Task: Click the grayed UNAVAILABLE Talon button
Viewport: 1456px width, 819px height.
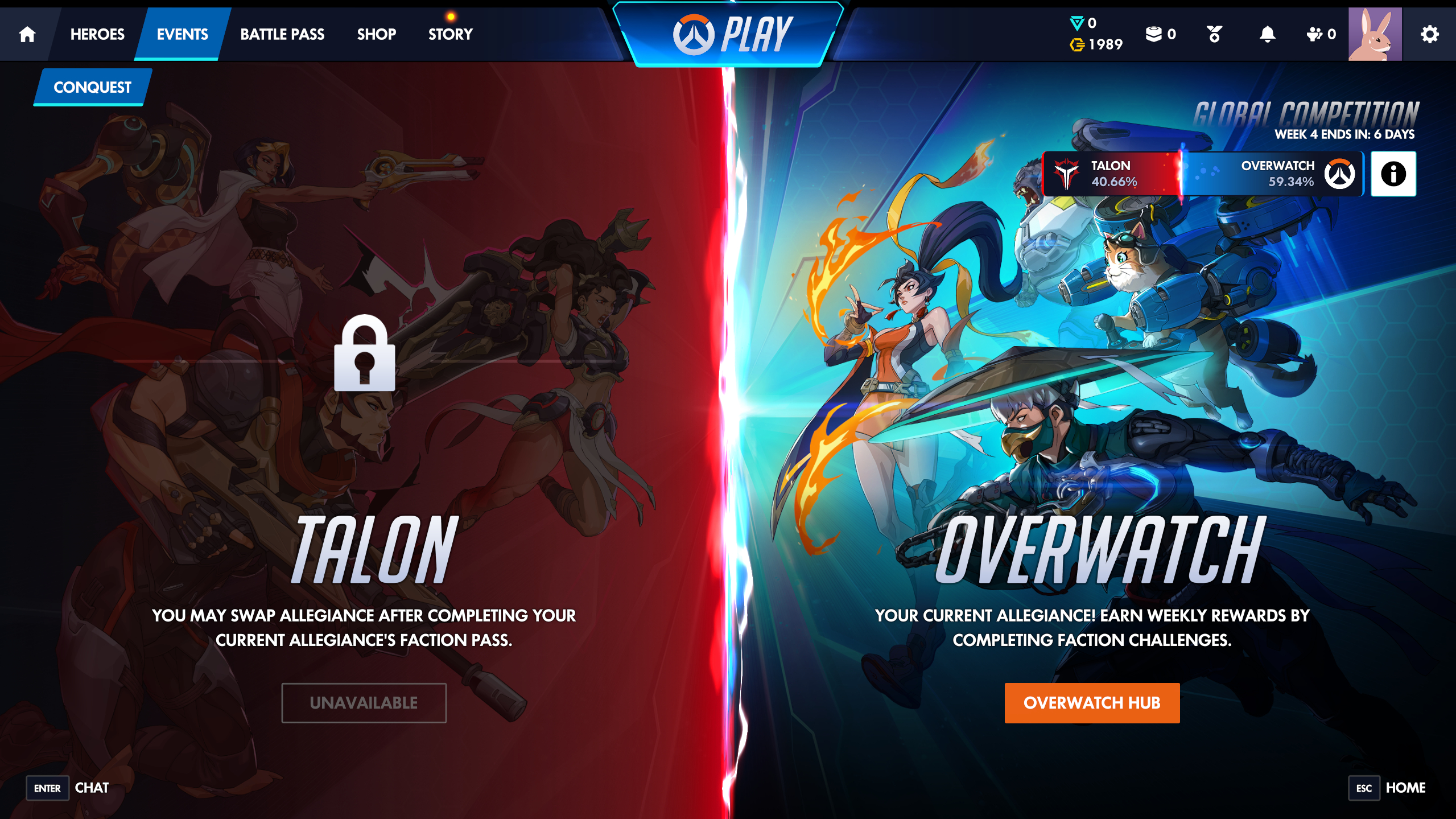Action: (x=364, y=703)
